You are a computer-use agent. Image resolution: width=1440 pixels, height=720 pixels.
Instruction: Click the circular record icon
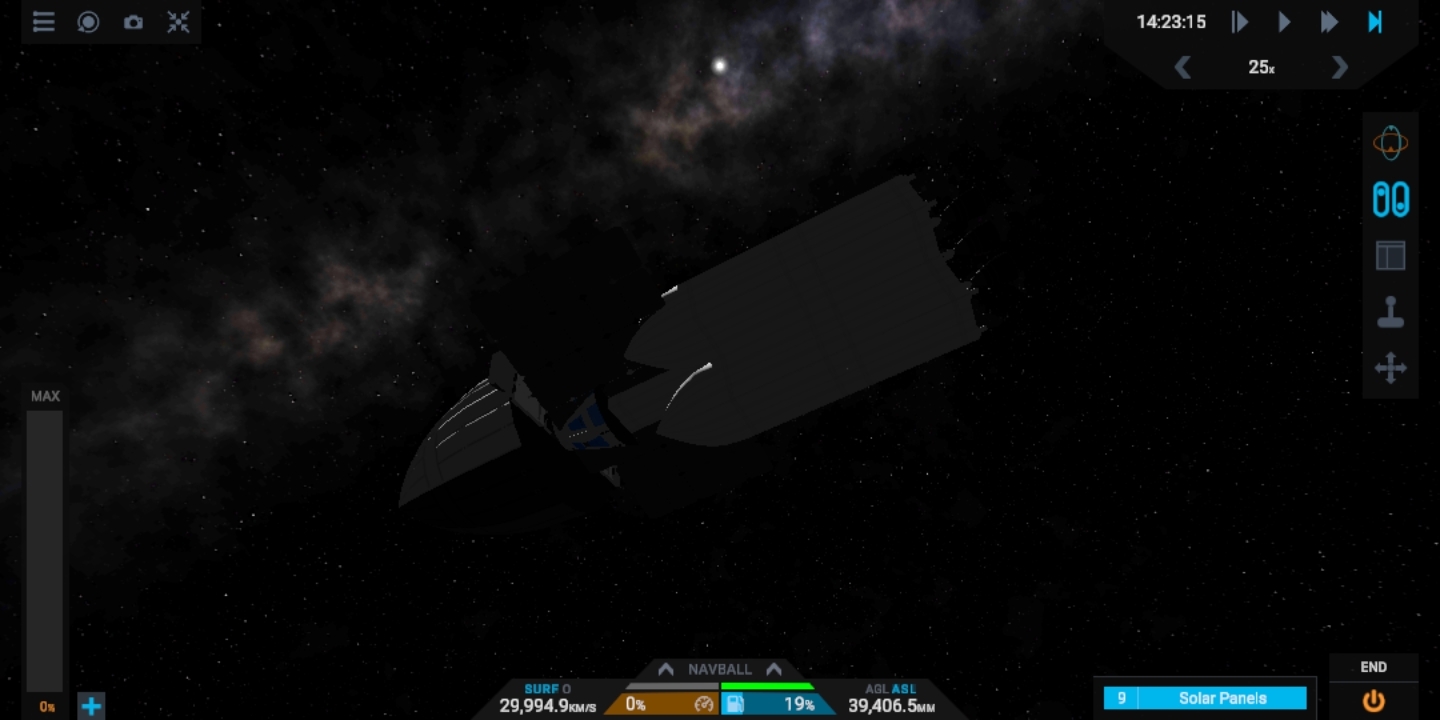pos(88,22)
